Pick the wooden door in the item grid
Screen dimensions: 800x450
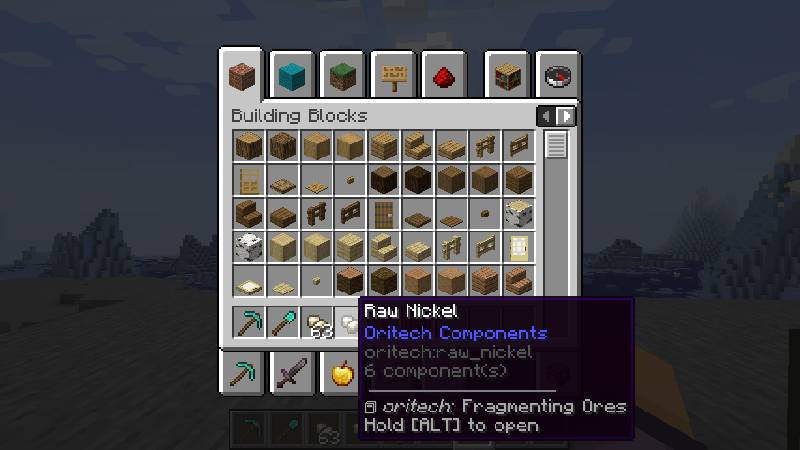coord(384,214)
